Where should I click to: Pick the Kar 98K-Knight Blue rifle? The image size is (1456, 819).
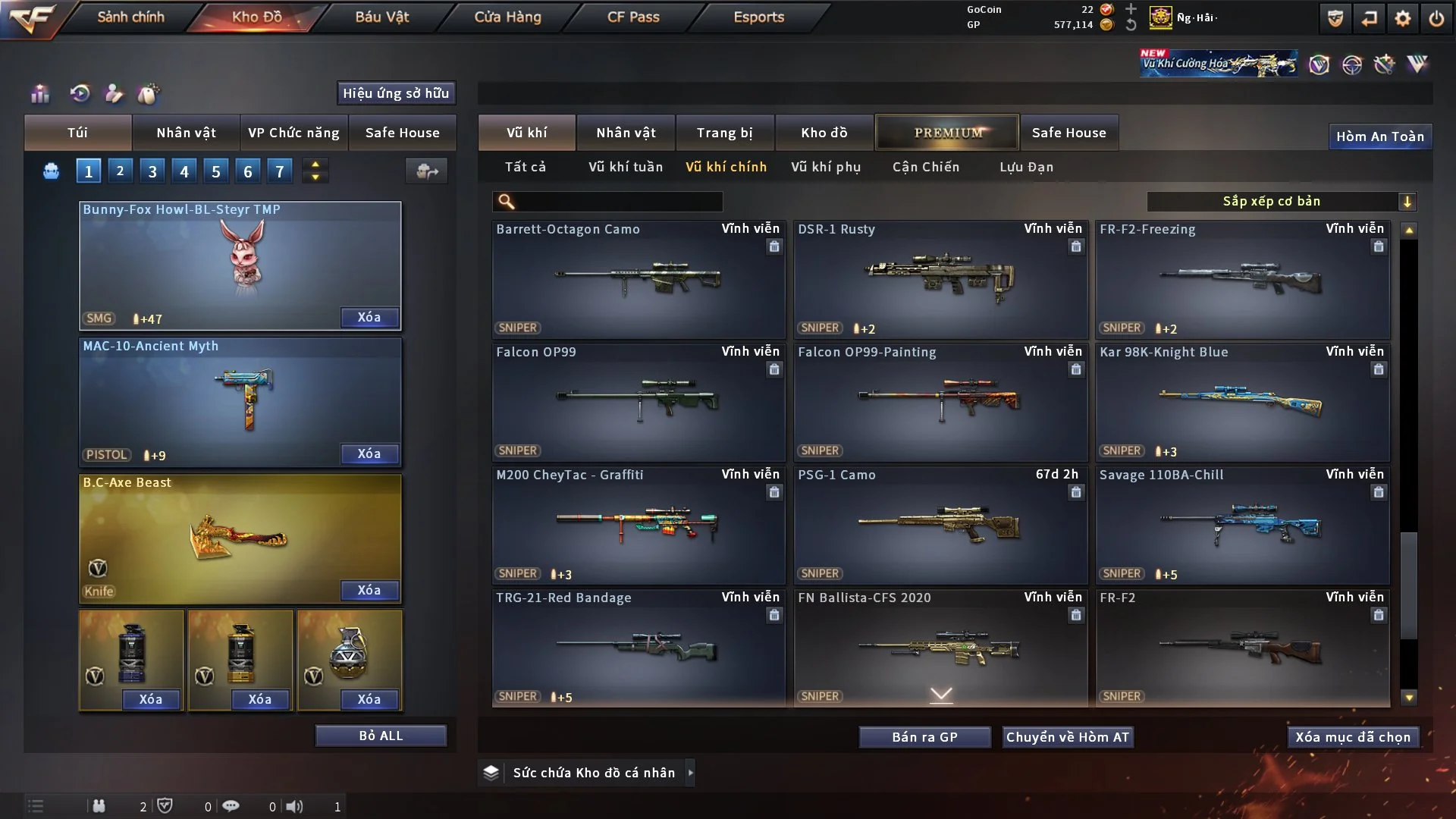(1241, 403)
